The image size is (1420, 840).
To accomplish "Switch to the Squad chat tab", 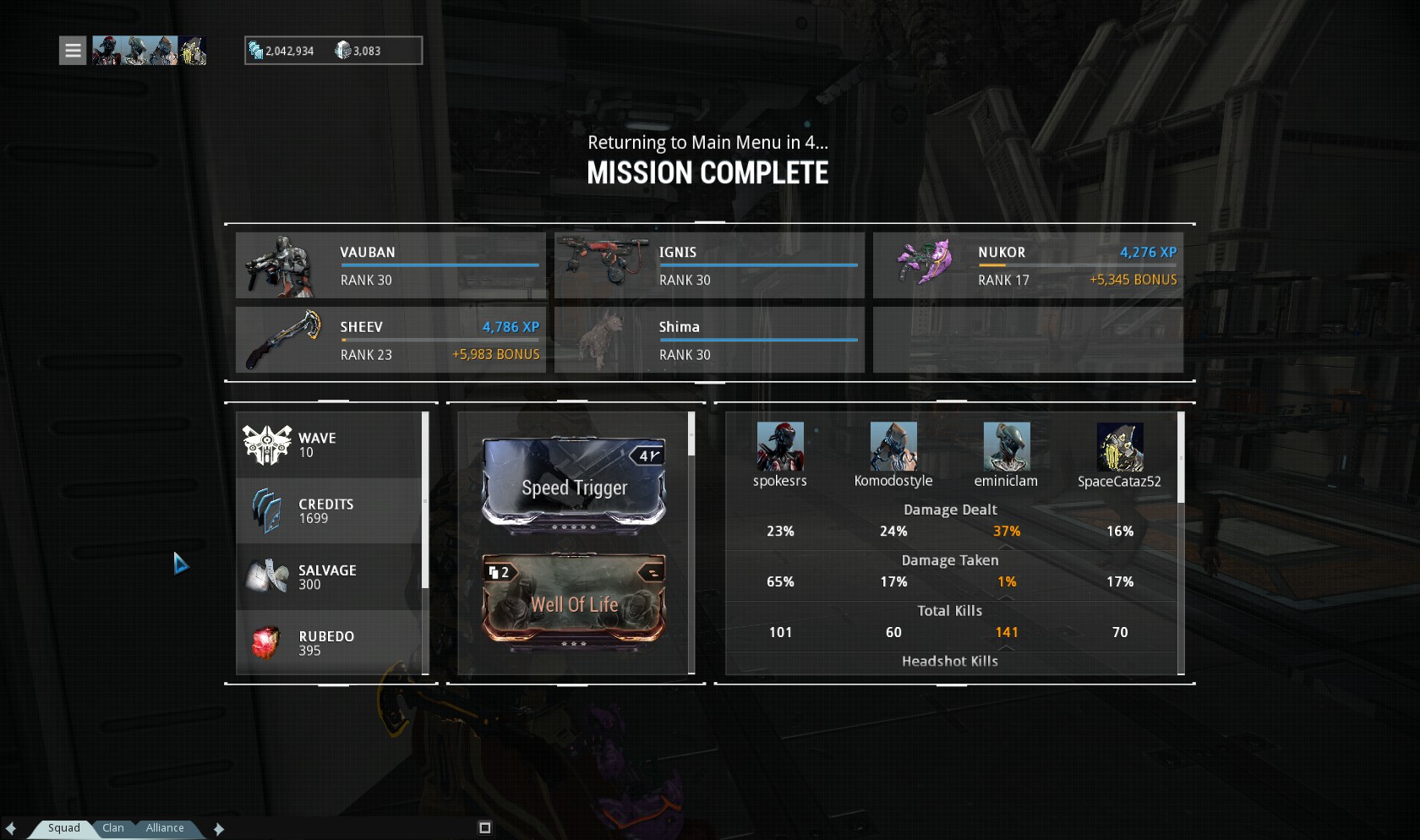I will [63, 828].
